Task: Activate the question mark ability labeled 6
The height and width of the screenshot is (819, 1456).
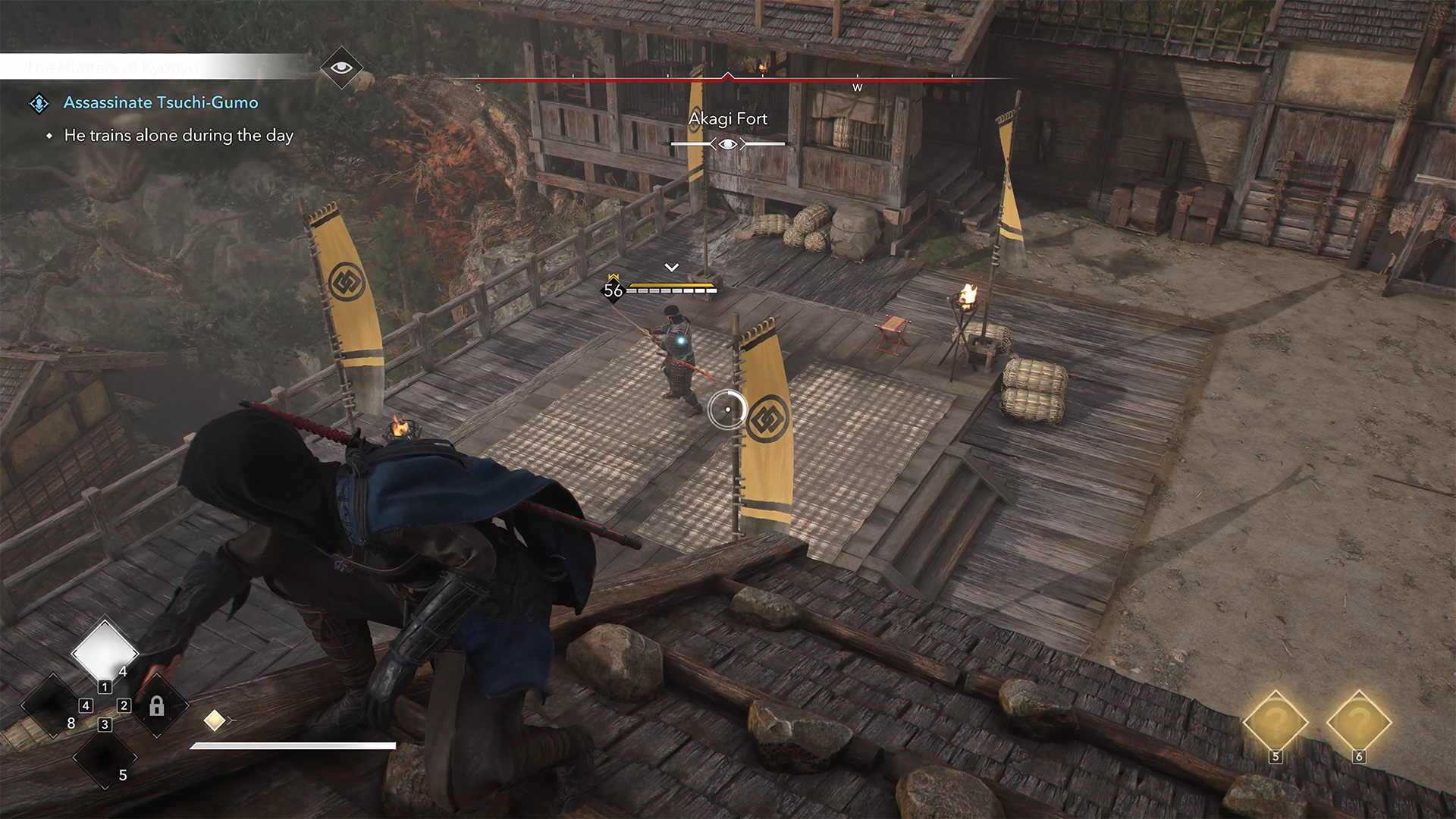Action: [x=1358, y=723]
